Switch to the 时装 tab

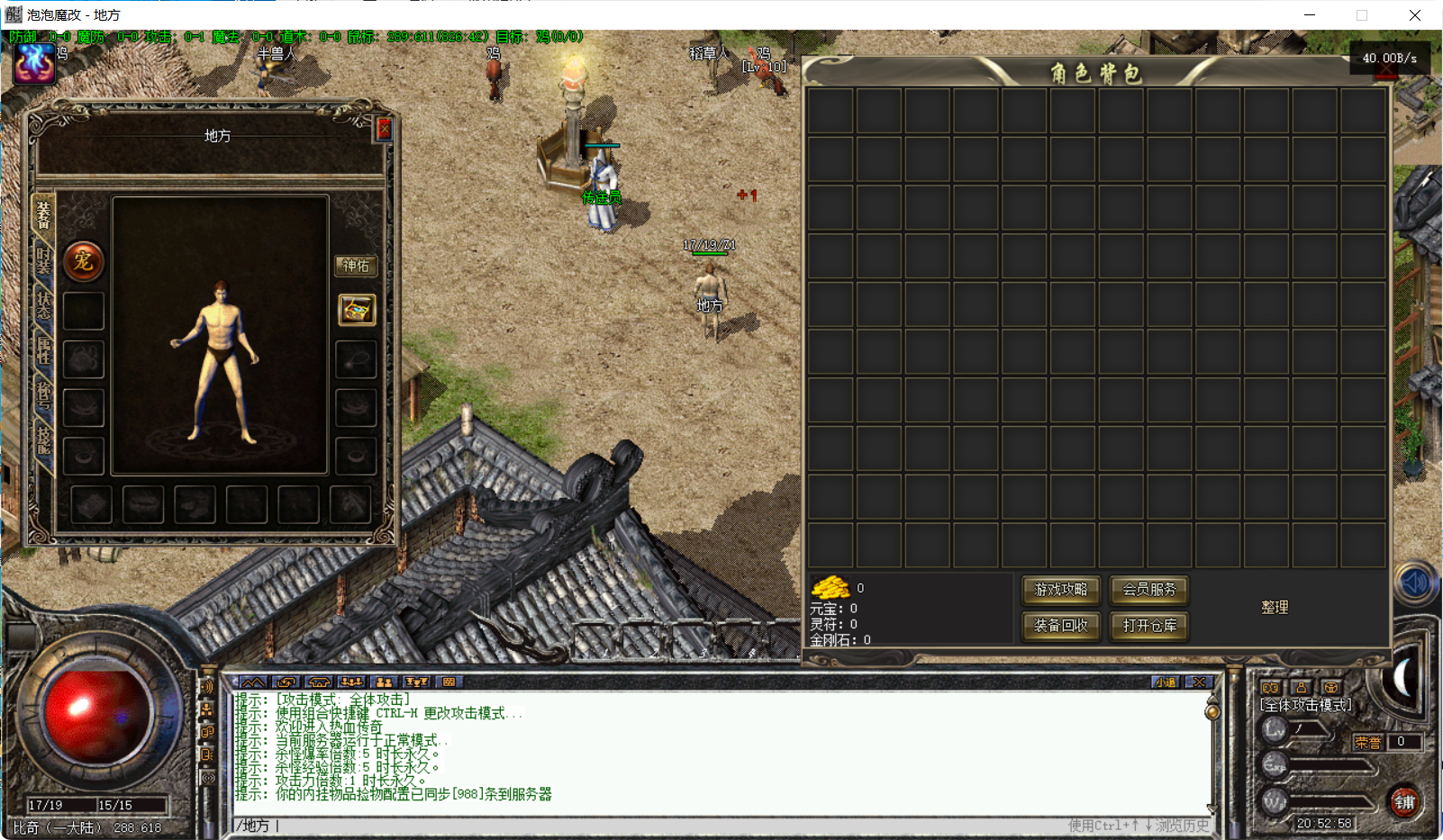click(x=43, y=260)
